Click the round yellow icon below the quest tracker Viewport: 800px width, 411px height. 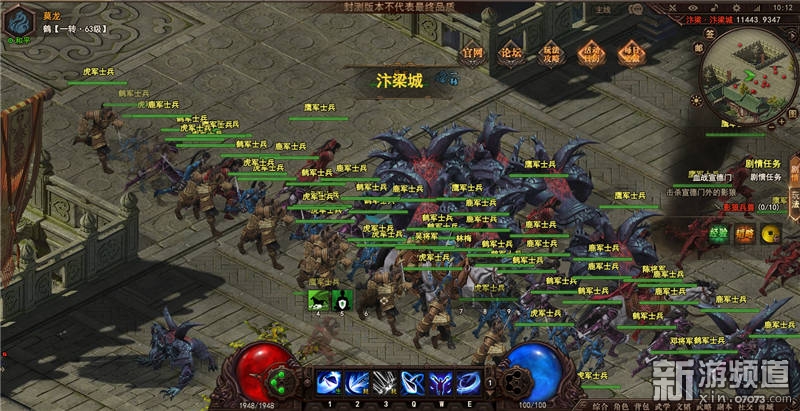771,234
